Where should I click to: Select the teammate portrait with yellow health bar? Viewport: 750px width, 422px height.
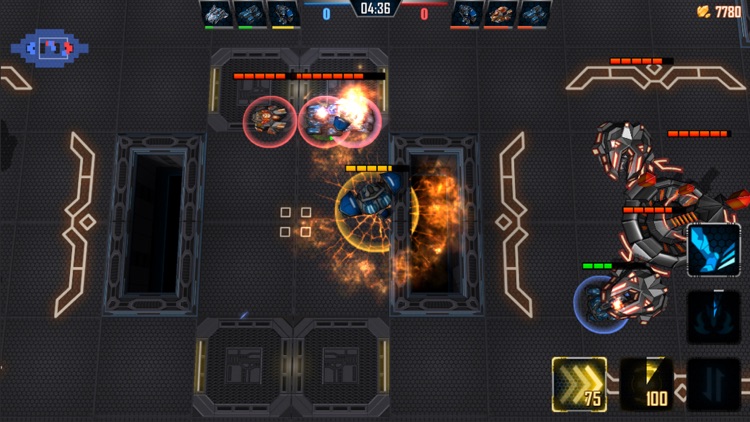coord(283,13)
